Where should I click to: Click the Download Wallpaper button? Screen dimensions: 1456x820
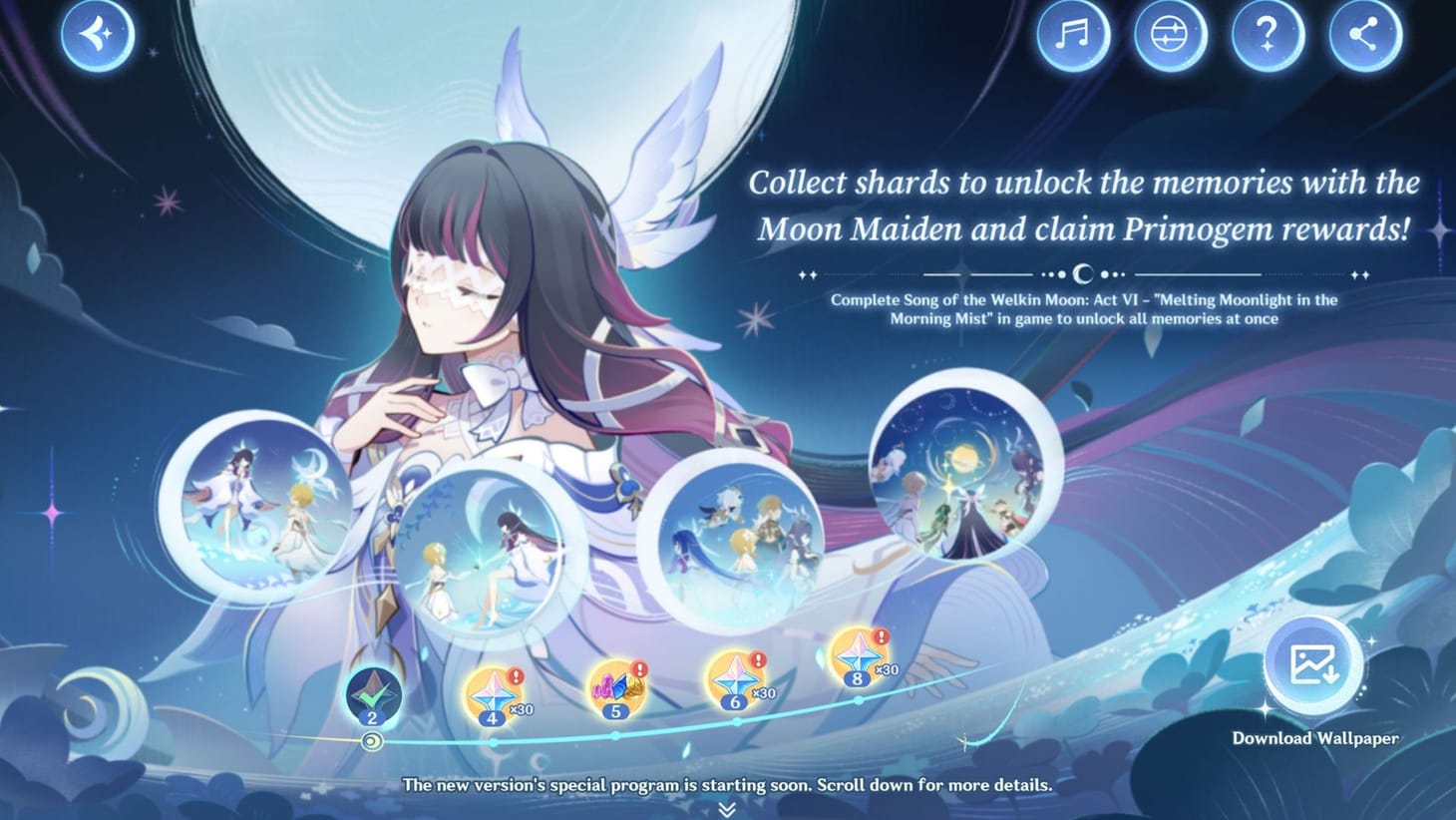click(x=1314, y=739)
